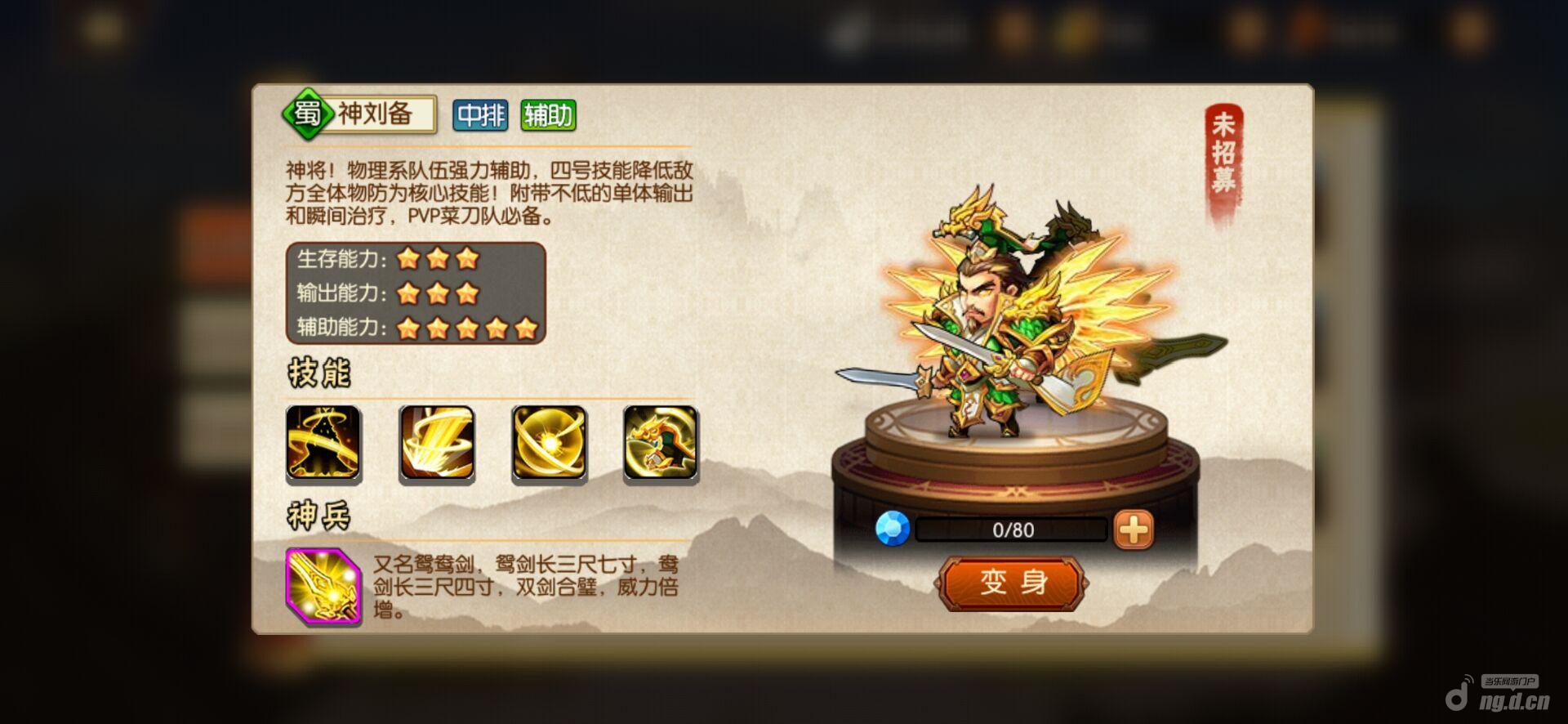Tap the green 辅助 support tag
This screenshot has width=1568, height=724.
coord(548,115)
